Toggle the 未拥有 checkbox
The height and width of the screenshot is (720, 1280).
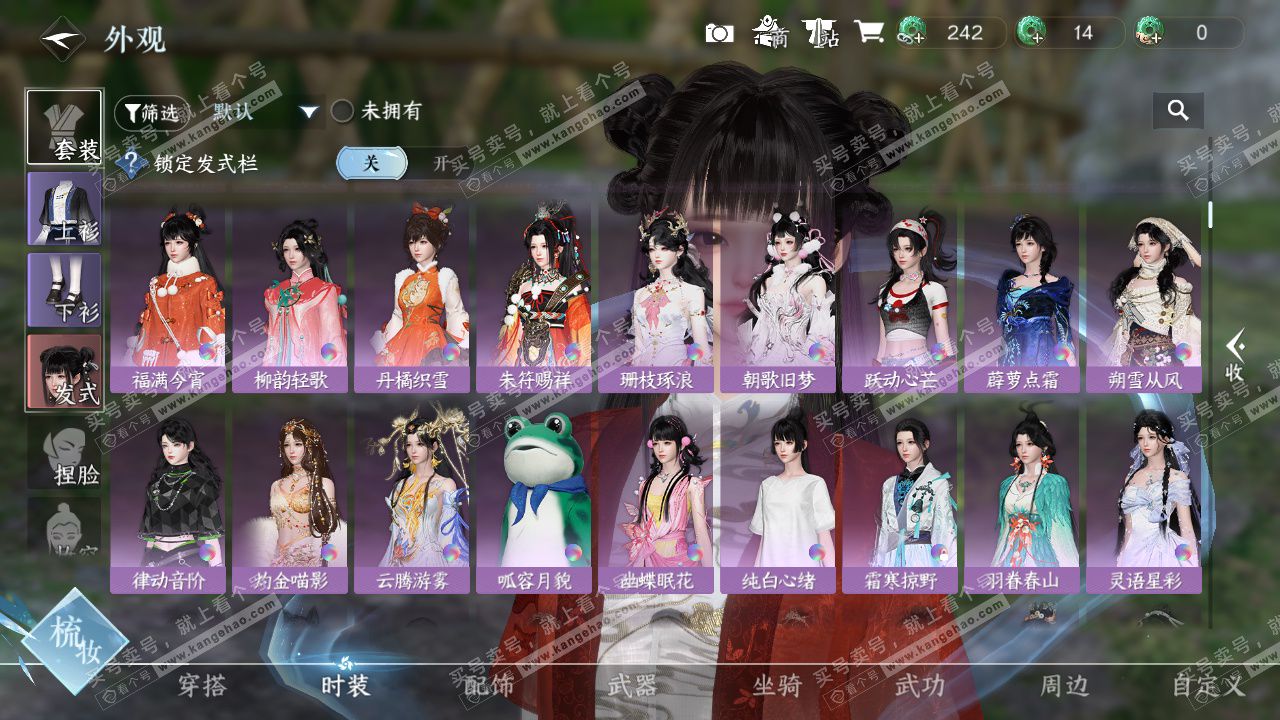click(343, 111)
